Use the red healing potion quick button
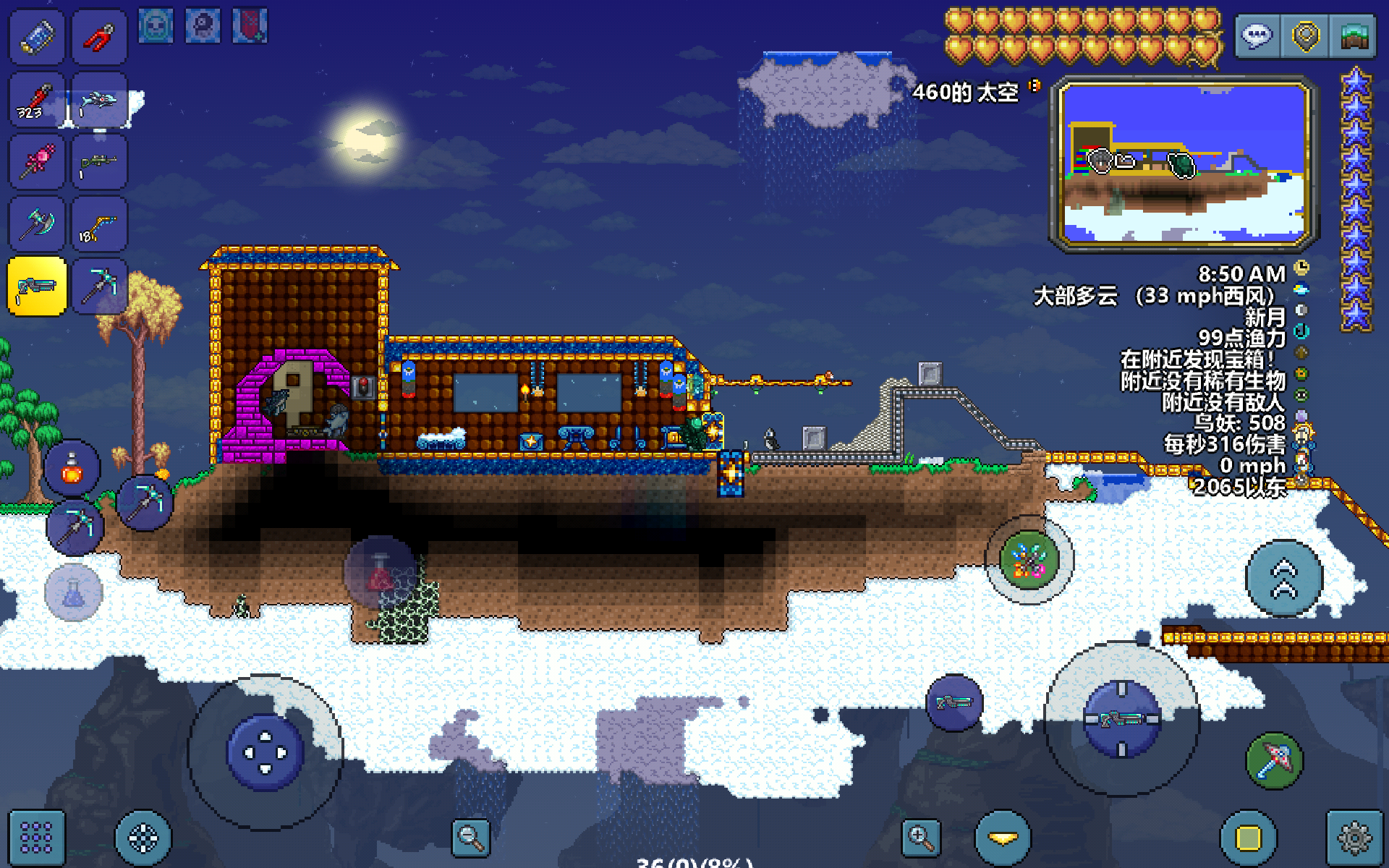The image size is (1389, 868). coord(72,469)
